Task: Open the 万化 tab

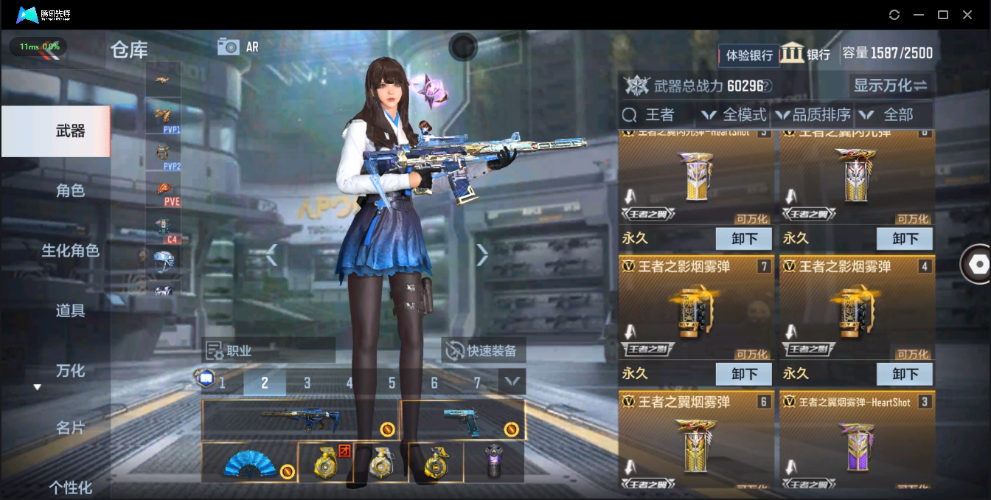Action: [70, 370]
